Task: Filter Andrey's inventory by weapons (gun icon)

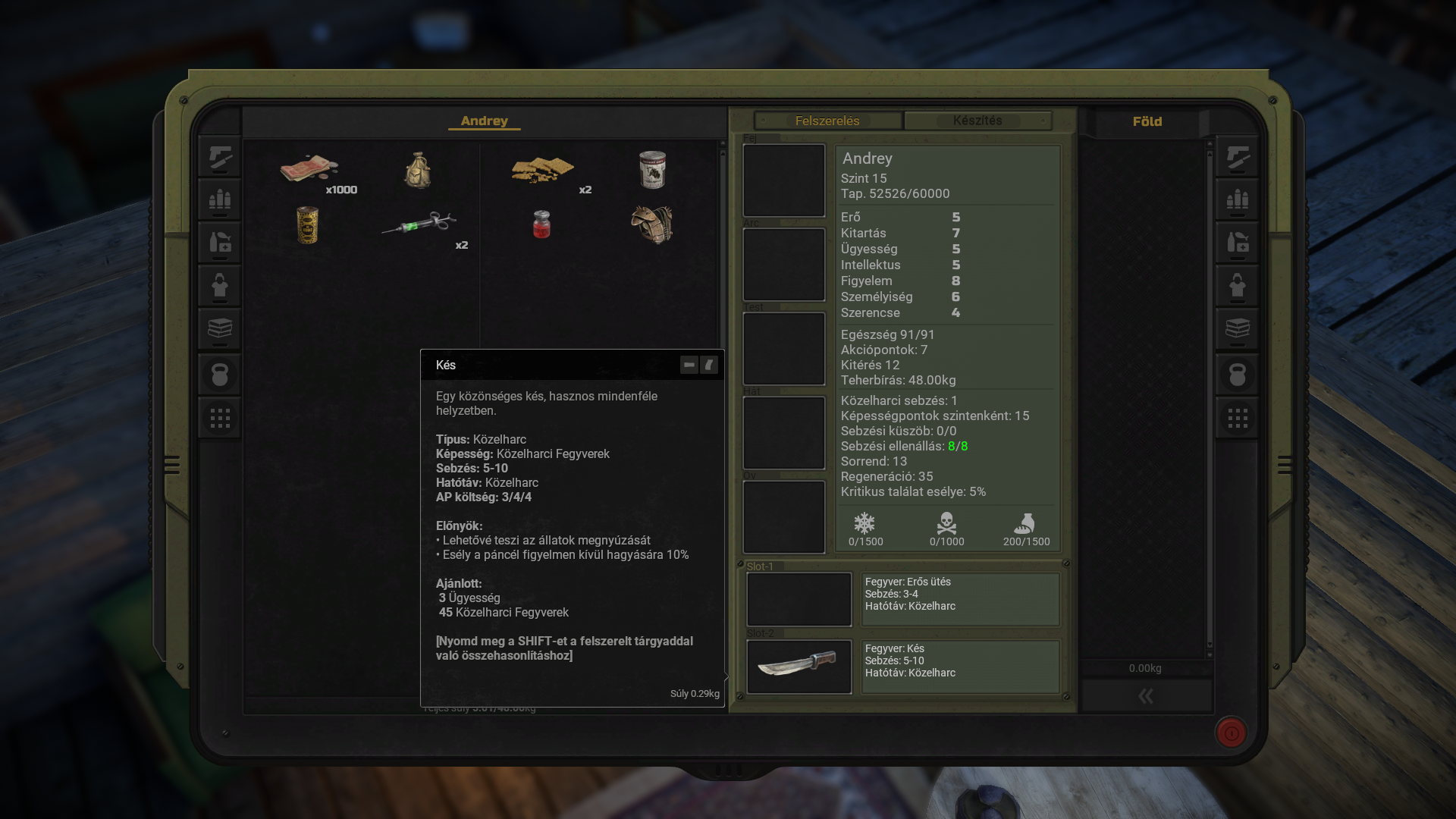Action: 220,157
